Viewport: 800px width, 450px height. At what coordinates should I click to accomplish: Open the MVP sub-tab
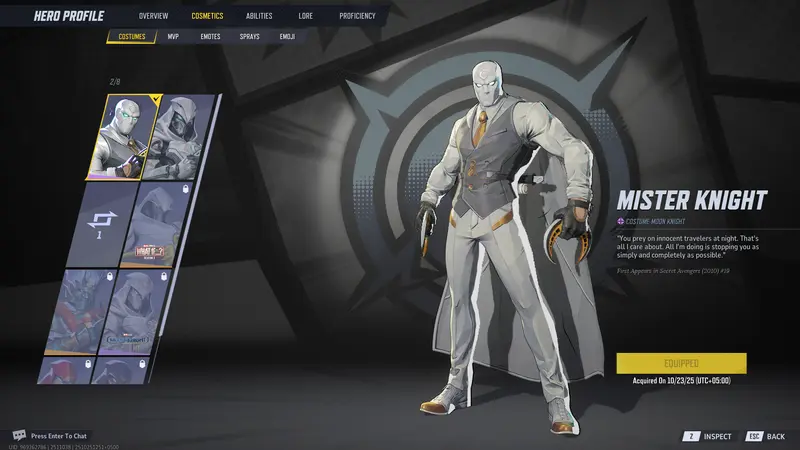[173, 37]
